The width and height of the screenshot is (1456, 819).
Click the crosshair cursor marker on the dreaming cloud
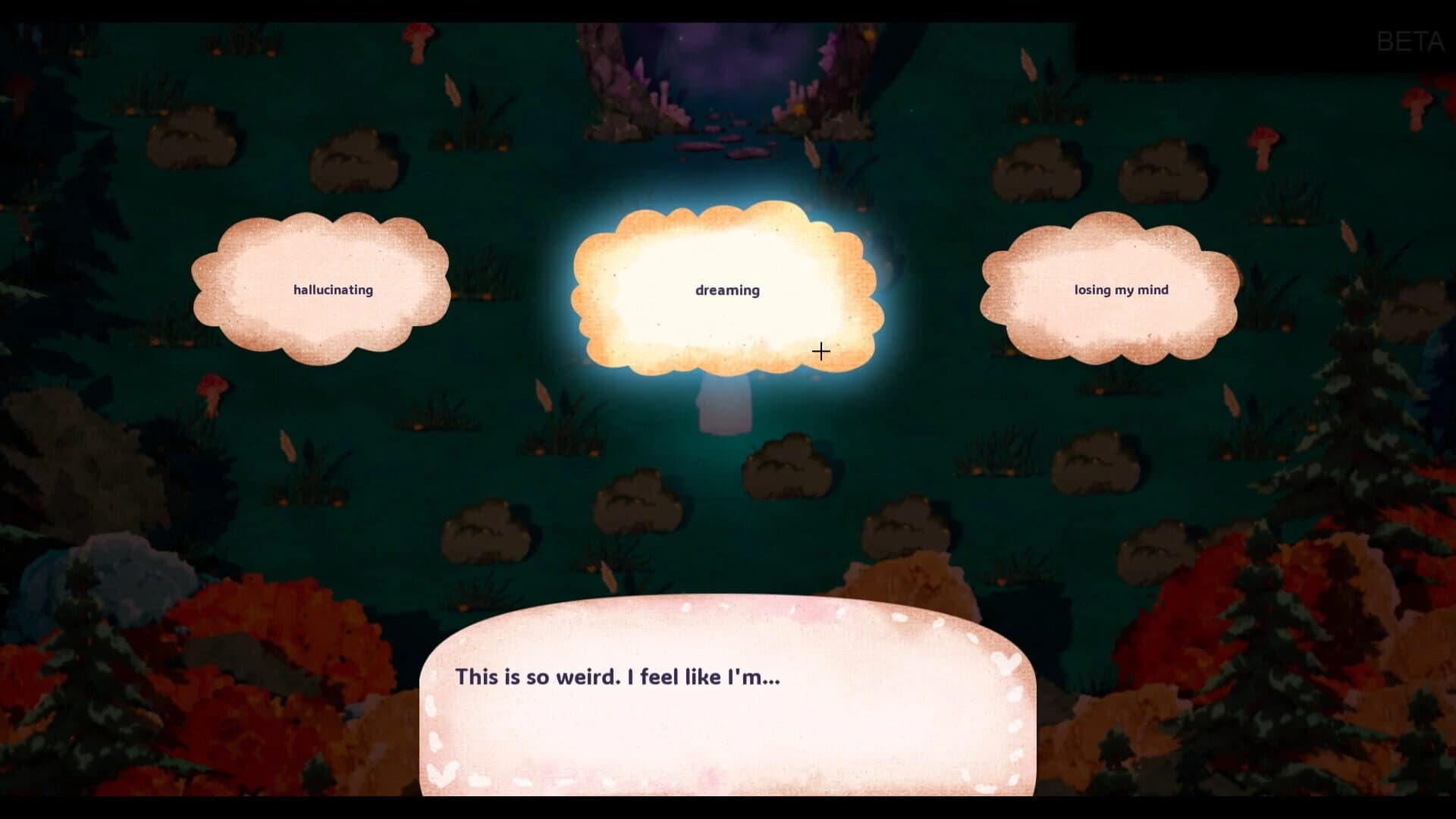tap(821, 351)
